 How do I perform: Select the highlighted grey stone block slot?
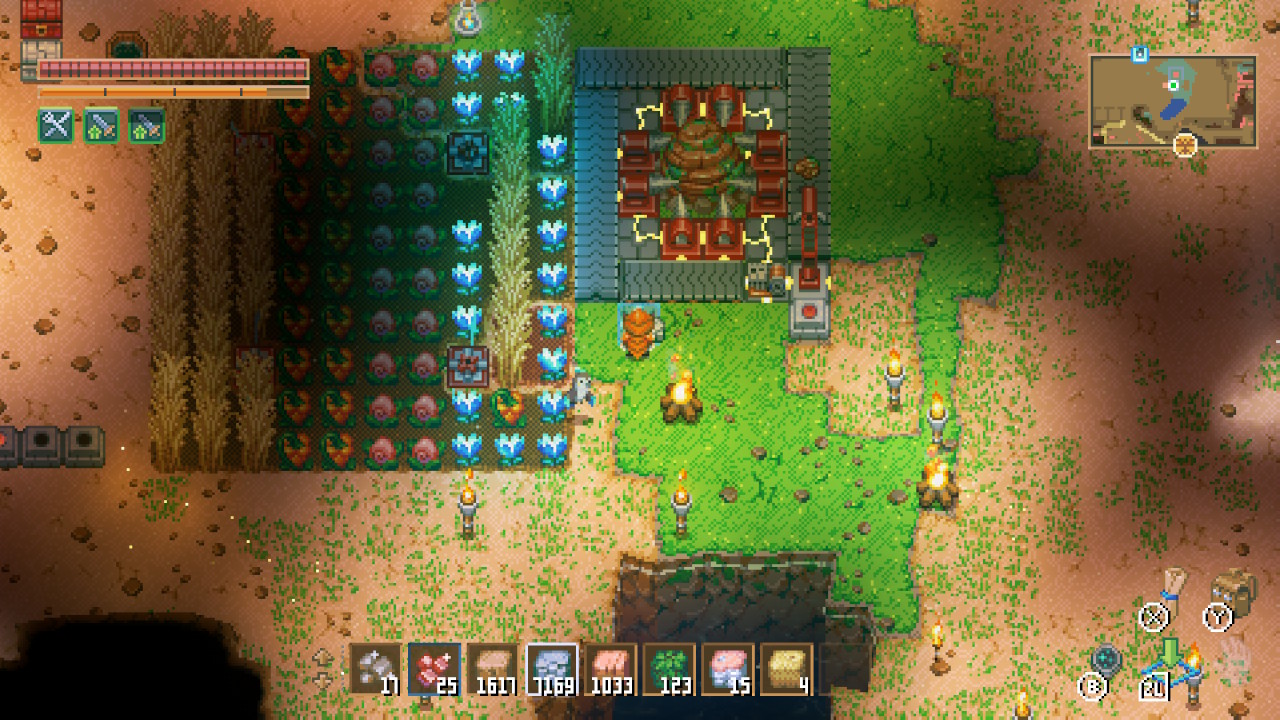coord(552,669)
